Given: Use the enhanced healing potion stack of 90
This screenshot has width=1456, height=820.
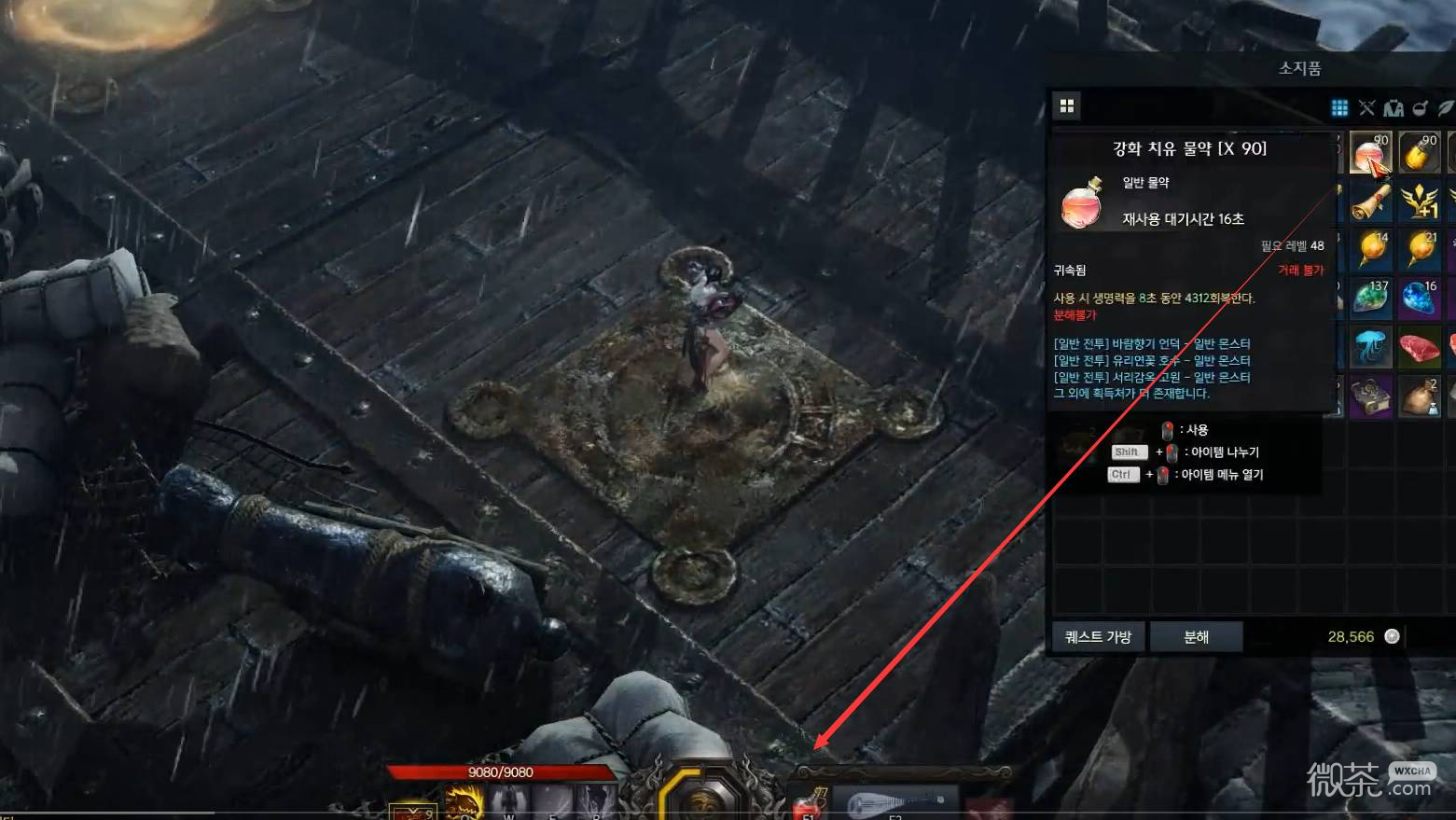Looking at the screenshot, I should point(1369,153).
